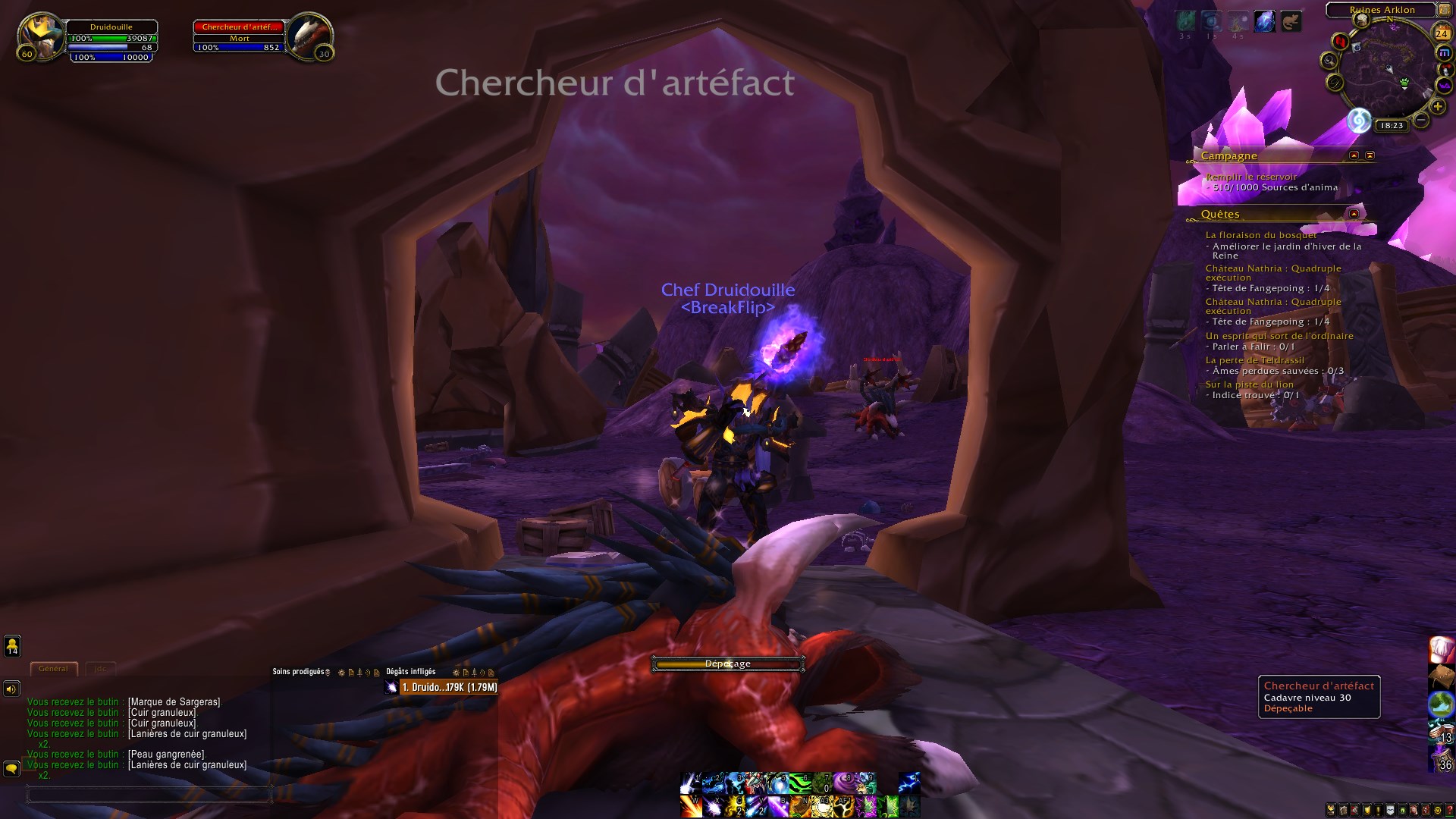Switch to the jdc chat tab
The width and height of the screenshot is (1456, 819).
101,669
